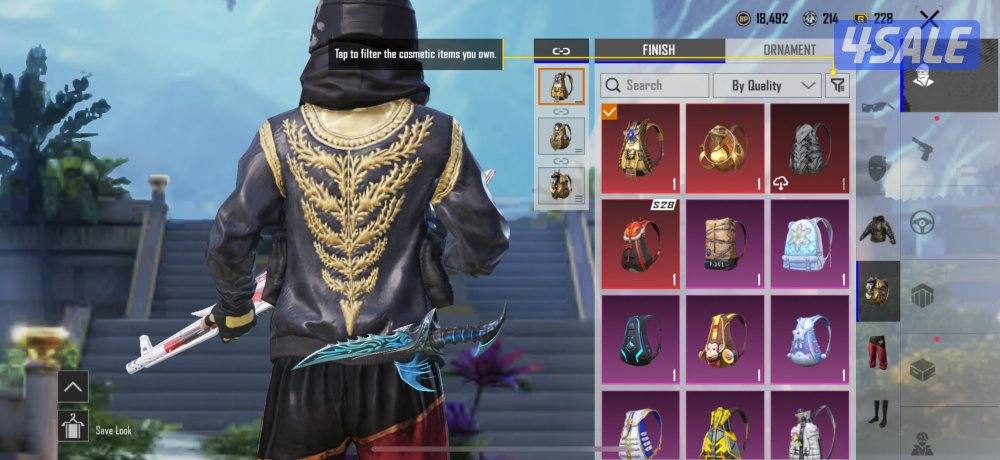Pick the black backpack with teal glow
This screenshot has height=460, width=1000.
tap(640, 339)
